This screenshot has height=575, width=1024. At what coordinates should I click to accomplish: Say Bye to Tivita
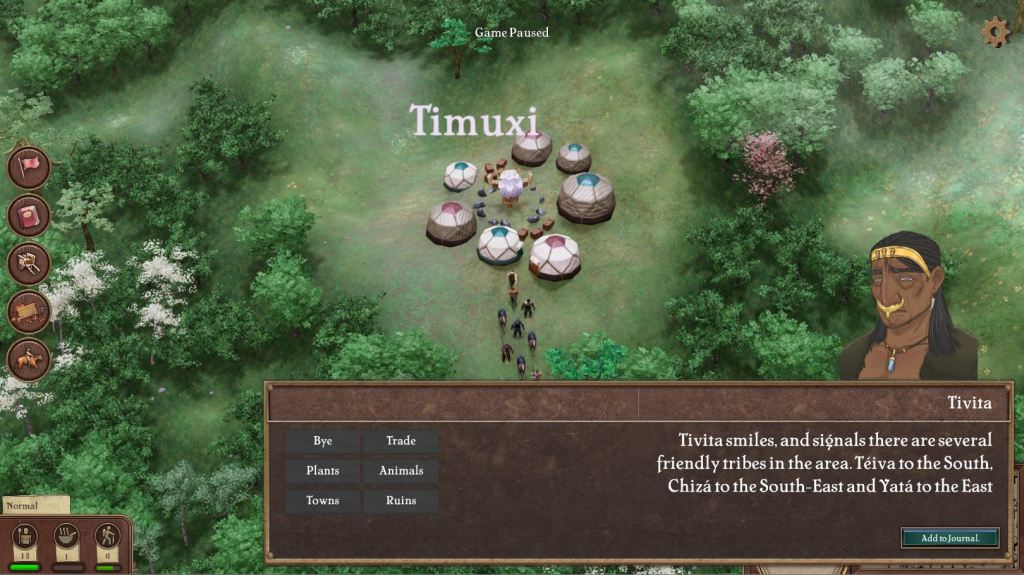(x=322, y=441)
